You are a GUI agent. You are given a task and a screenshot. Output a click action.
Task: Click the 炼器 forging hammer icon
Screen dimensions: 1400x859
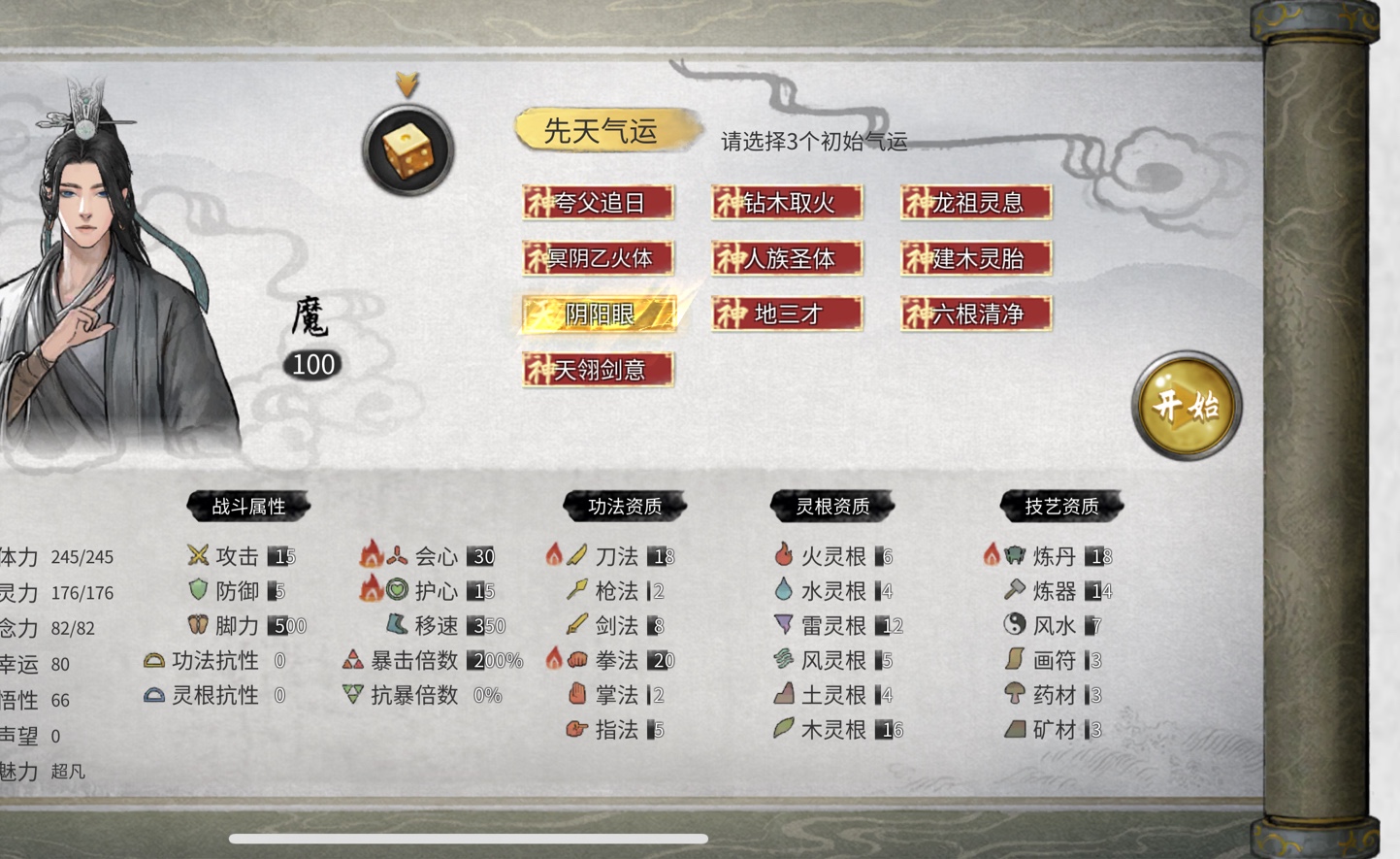point(1015,590)
